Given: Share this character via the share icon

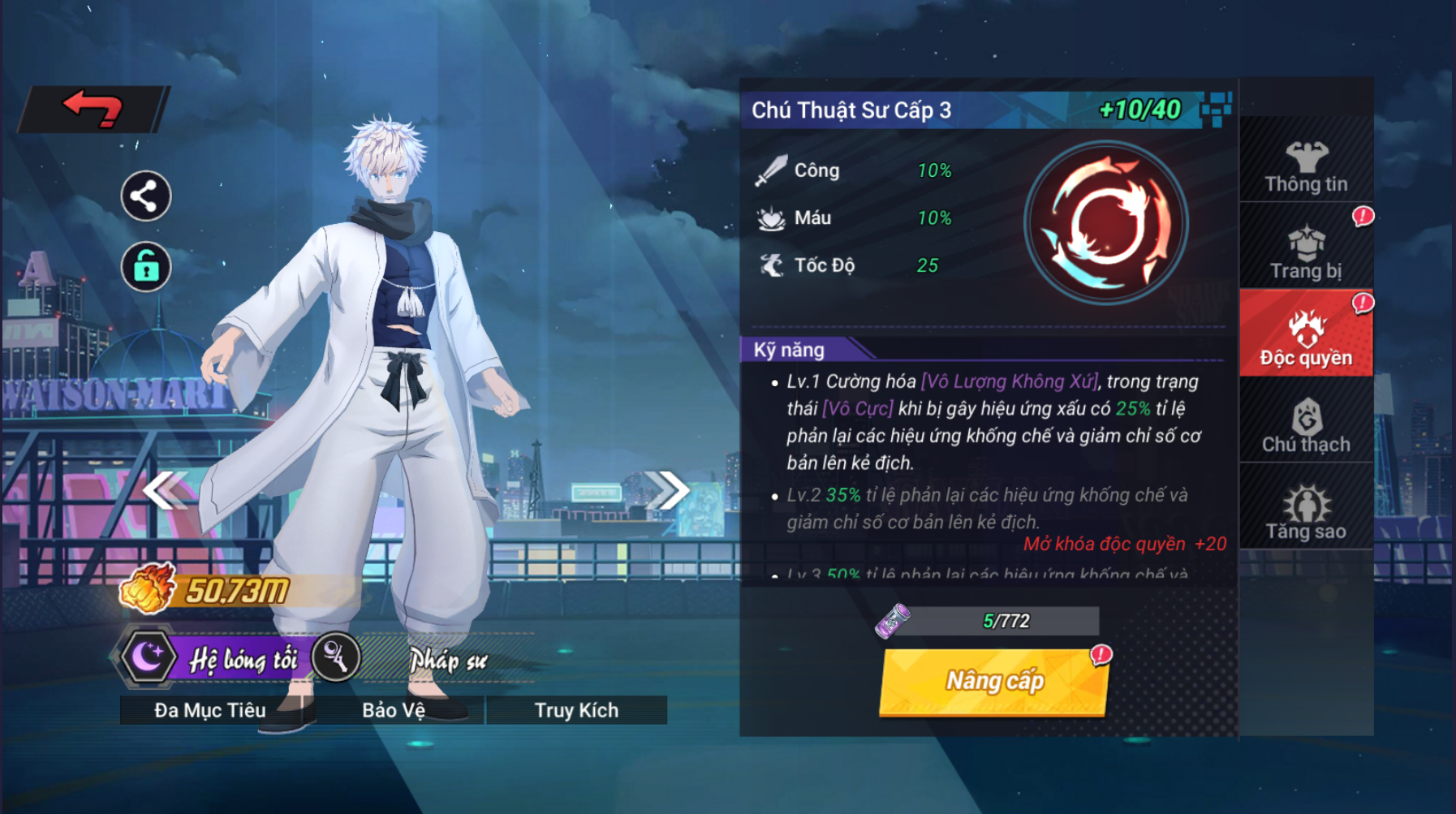Looking at the screenshot, I should pos(146,196).
